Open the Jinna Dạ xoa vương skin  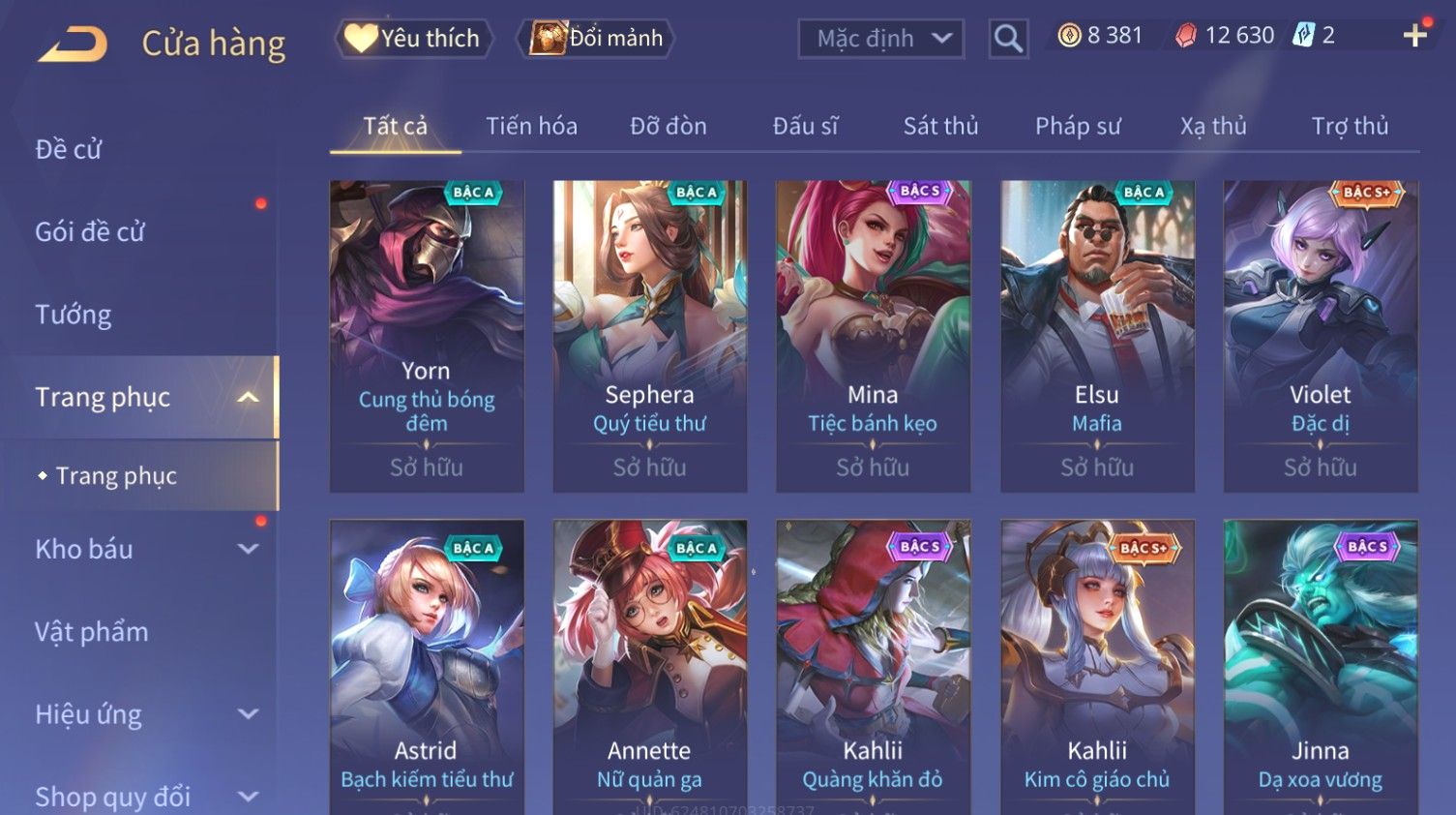point(1321,667)
